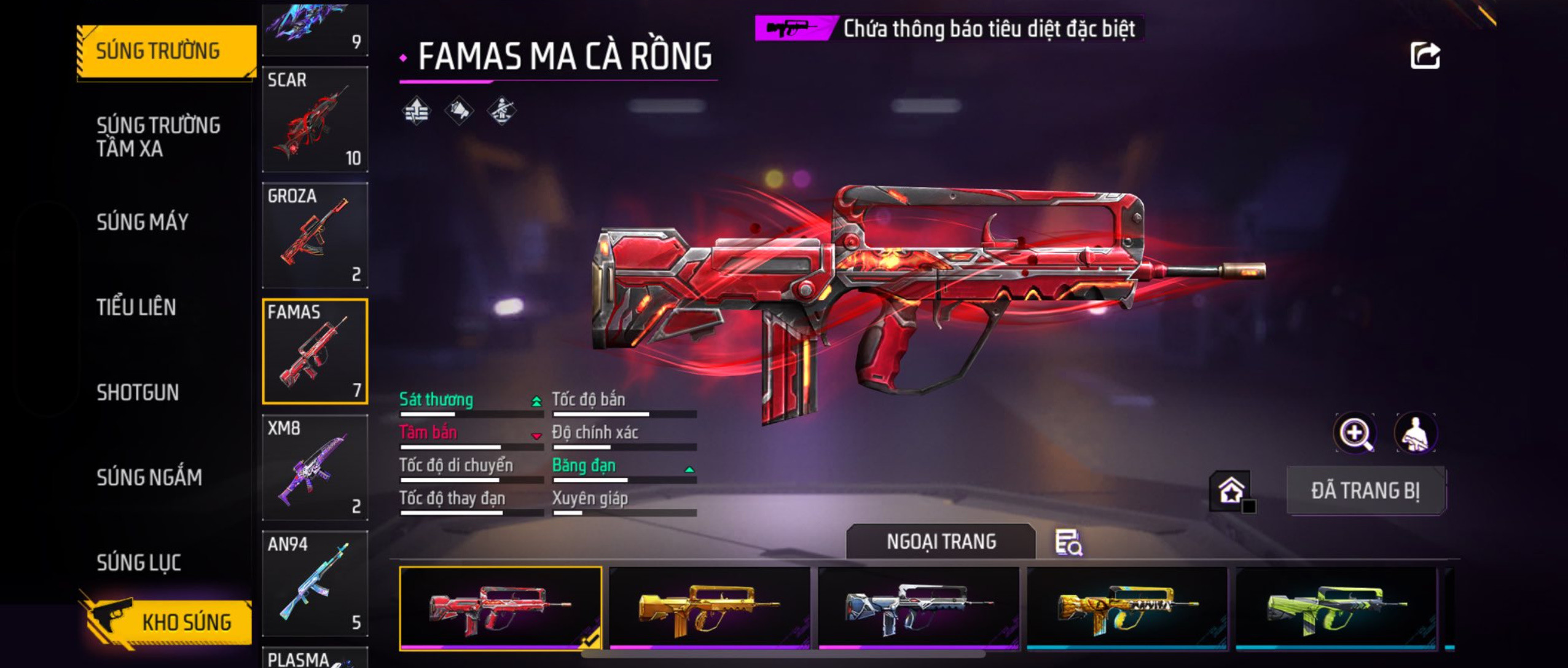Open the Súng Ngắm category
Image resolution: width=1568 pixels, height=668 pixels.
tap(149, 477)
